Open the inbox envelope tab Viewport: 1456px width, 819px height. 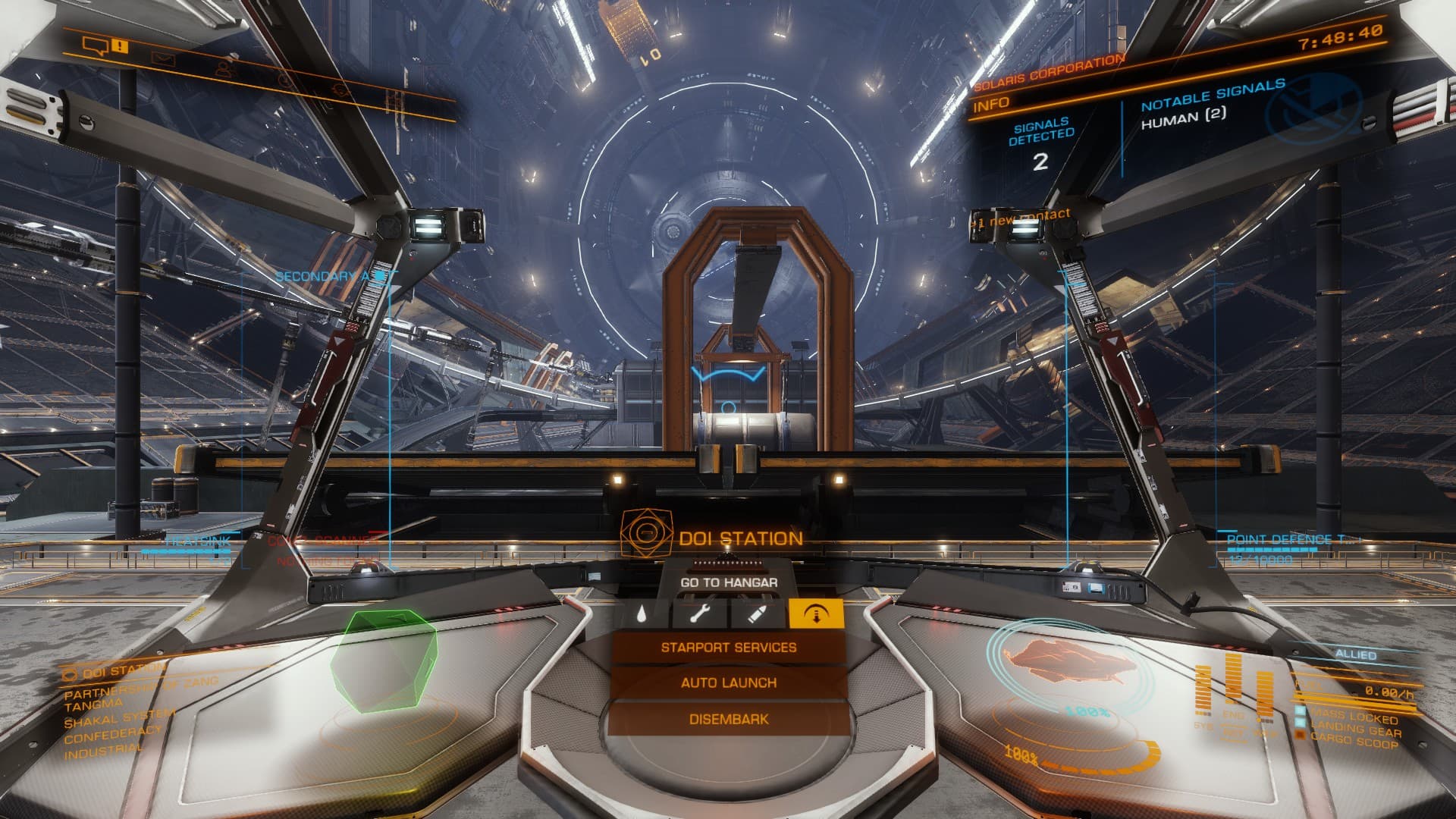click(x=162, y=58)
